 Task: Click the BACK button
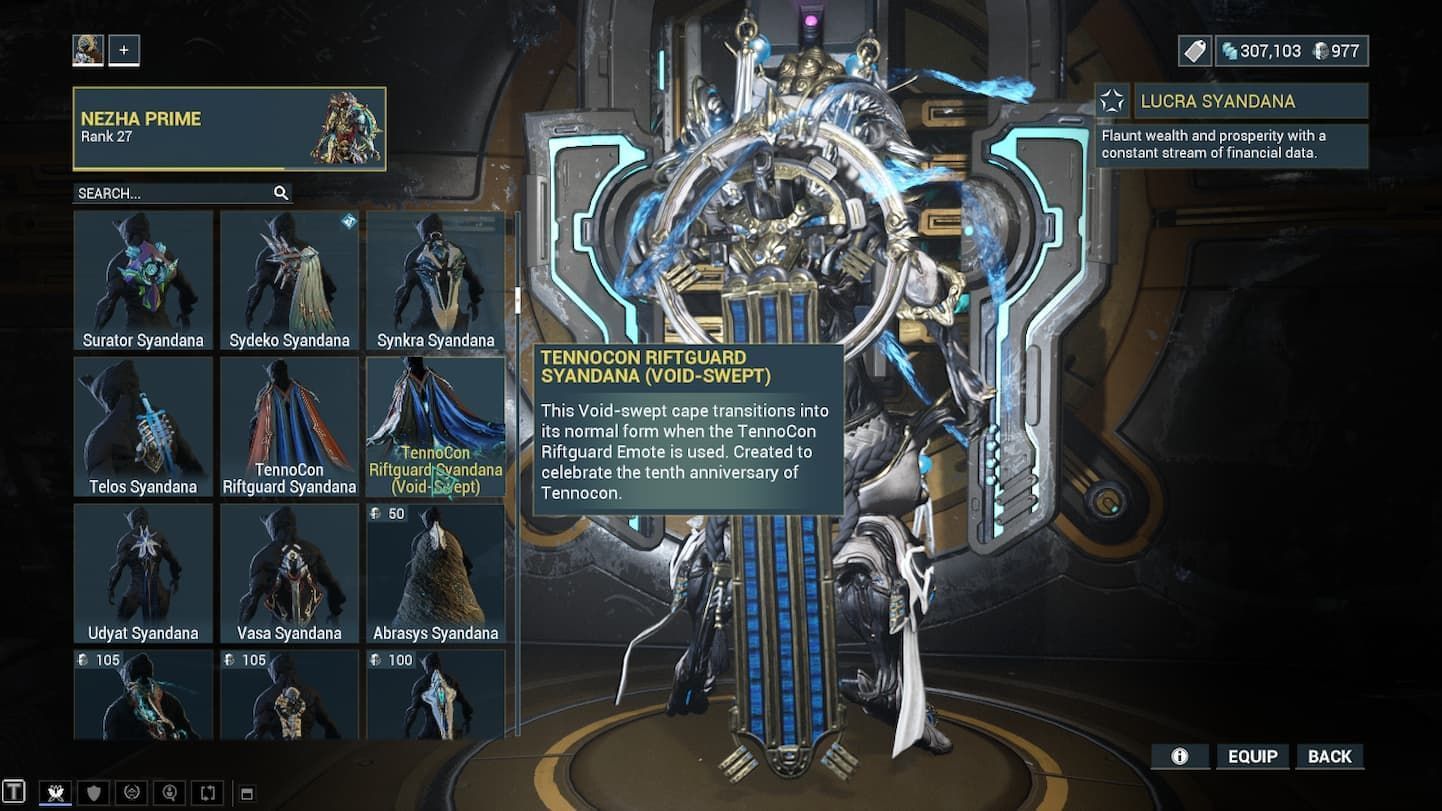click(x=1330, y=756)
